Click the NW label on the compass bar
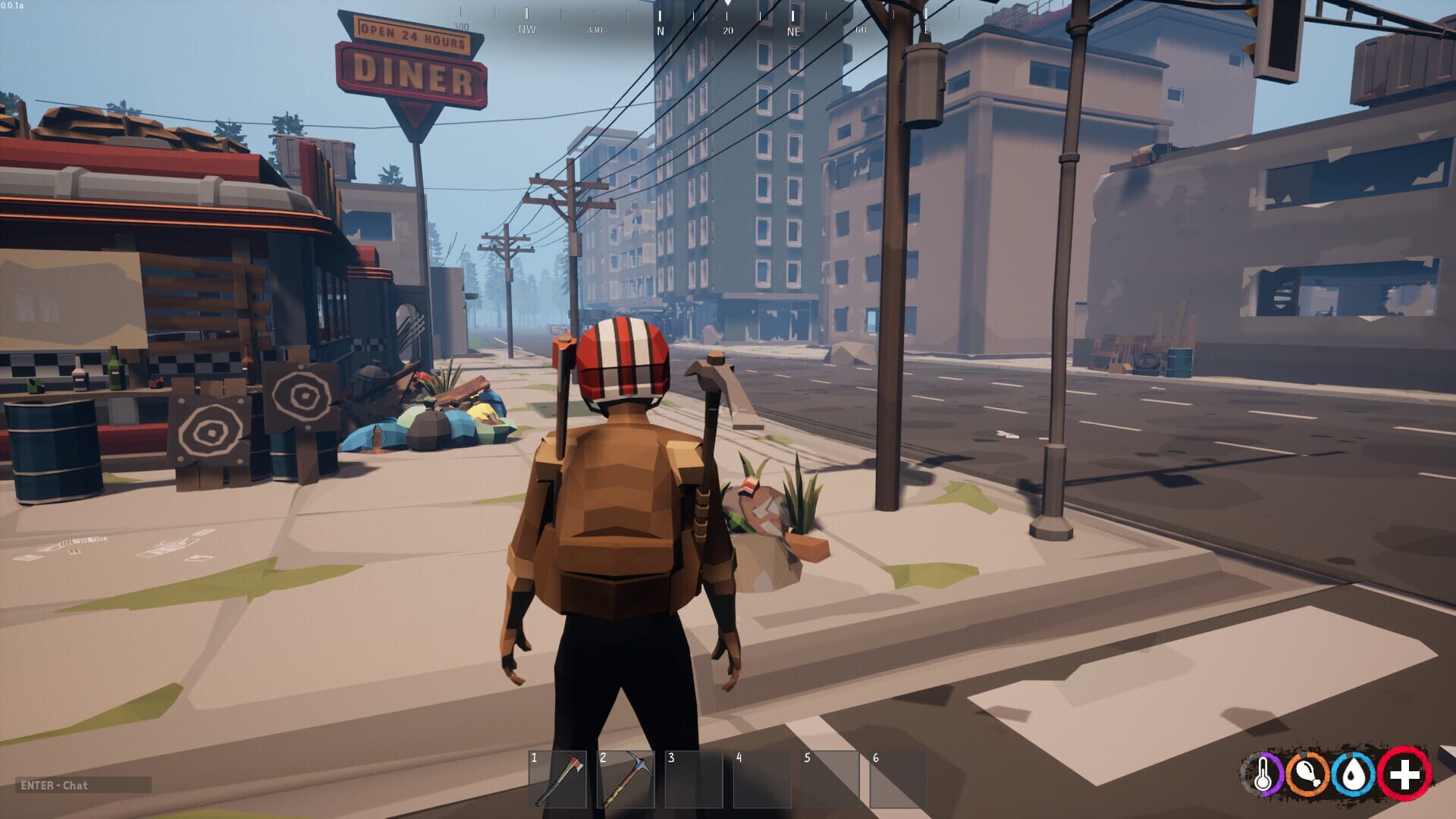 click(x=526, y=30)
